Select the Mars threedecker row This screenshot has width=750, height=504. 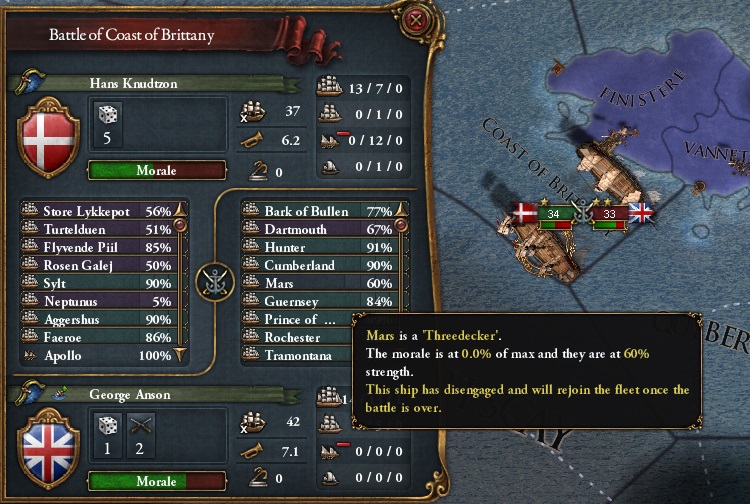(320, 284)
